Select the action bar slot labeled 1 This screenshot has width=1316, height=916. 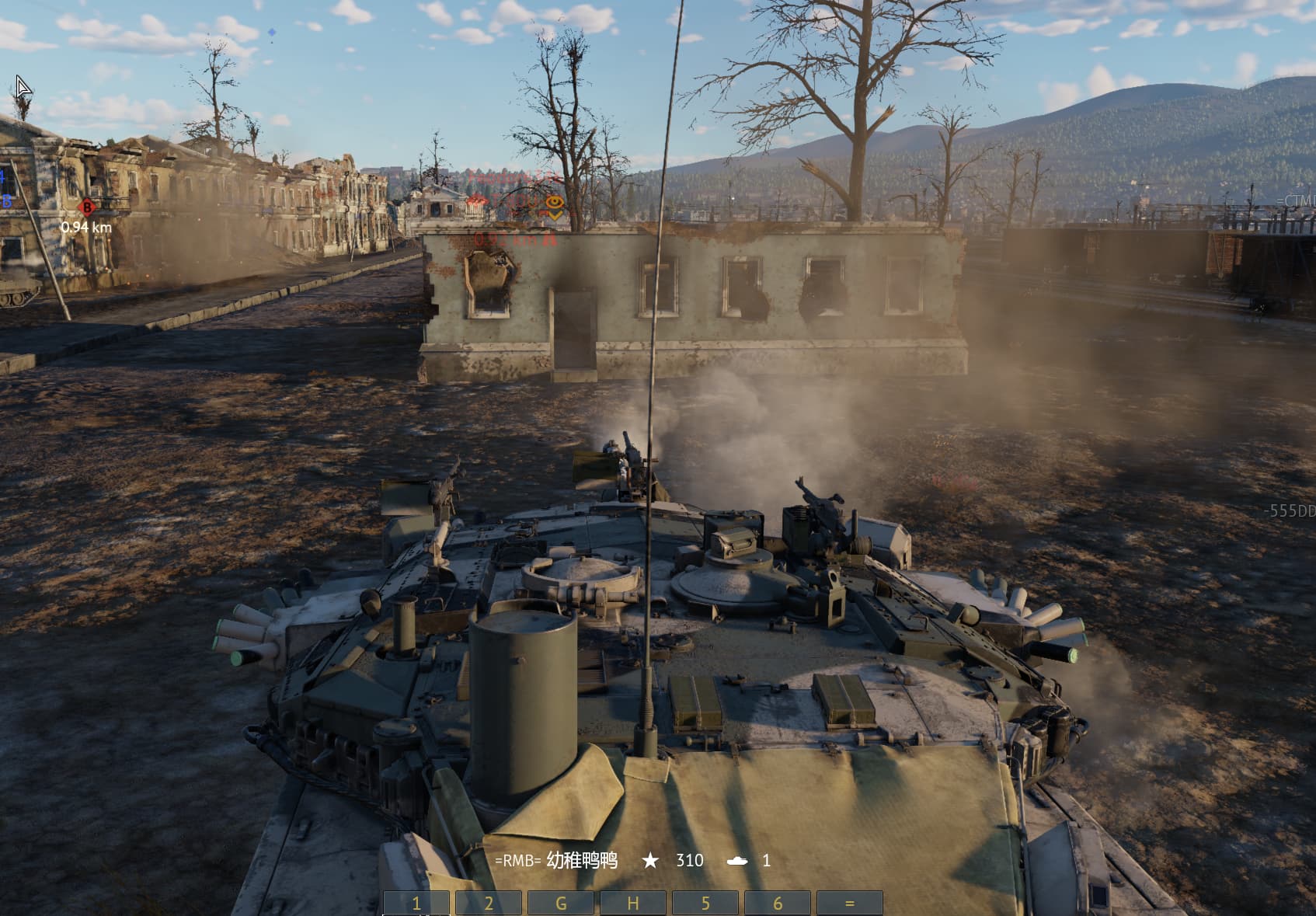416,904
